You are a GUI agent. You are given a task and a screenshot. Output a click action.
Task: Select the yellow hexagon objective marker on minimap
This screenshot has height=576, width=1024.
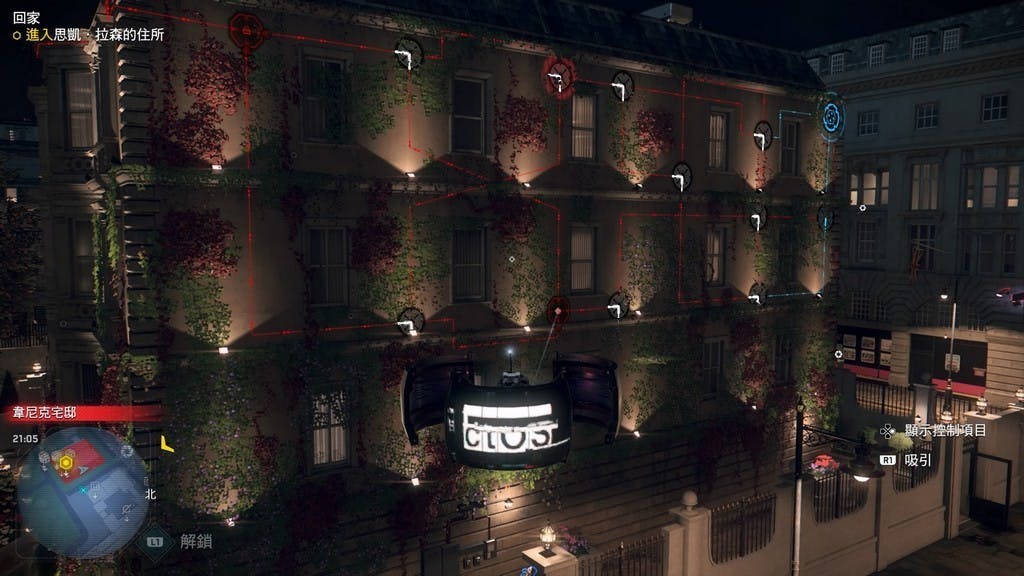coord(66,462)
